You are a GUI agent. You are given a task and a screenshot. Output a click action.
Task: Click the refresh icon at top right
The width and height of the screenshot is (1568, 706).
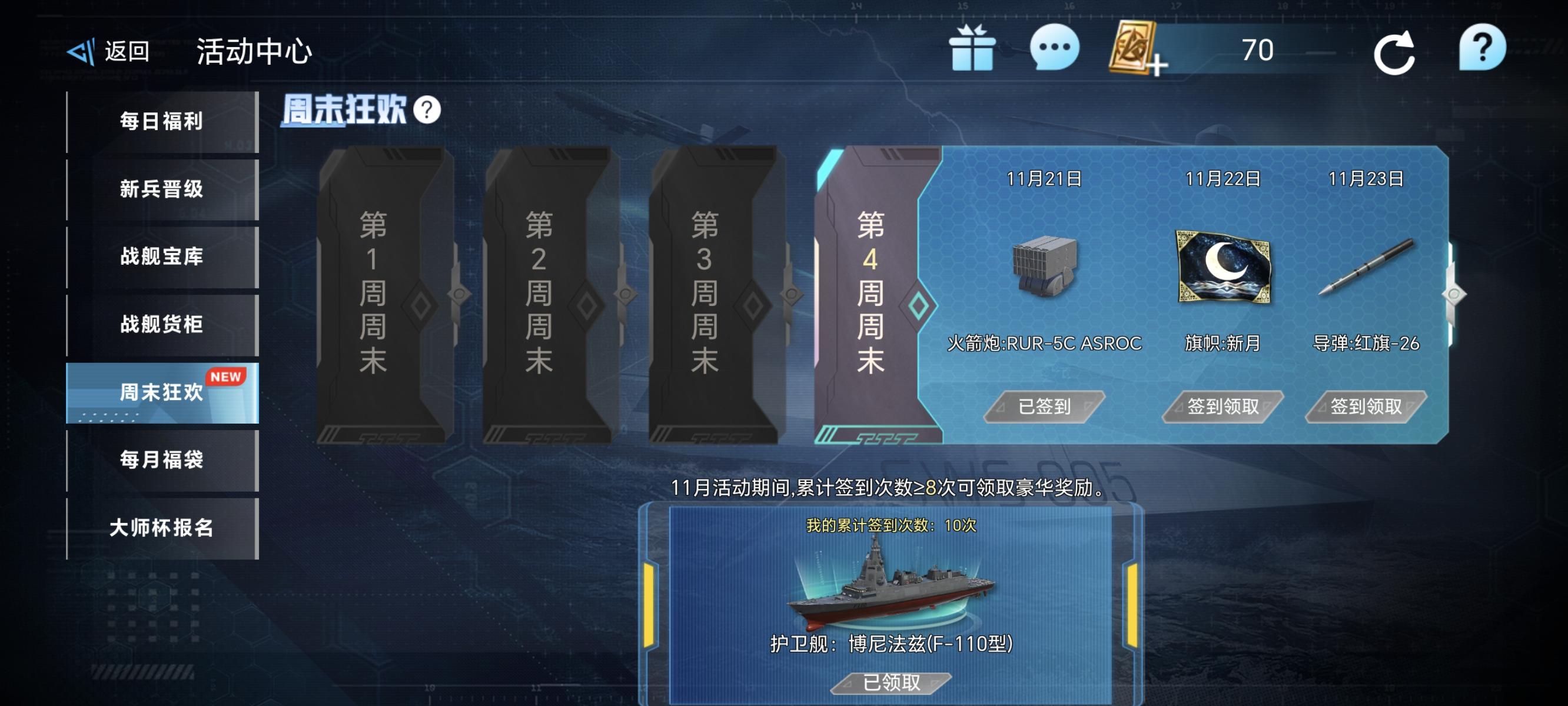(1396, 54)
